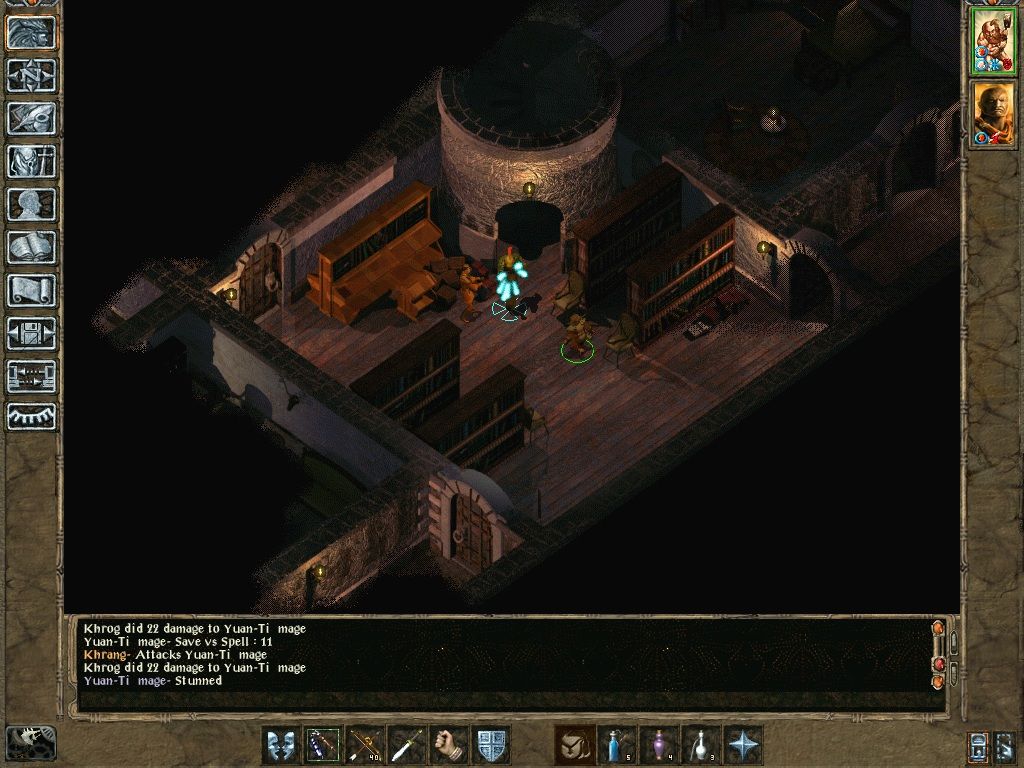Activate the shield guard action button

coord(491,745)
